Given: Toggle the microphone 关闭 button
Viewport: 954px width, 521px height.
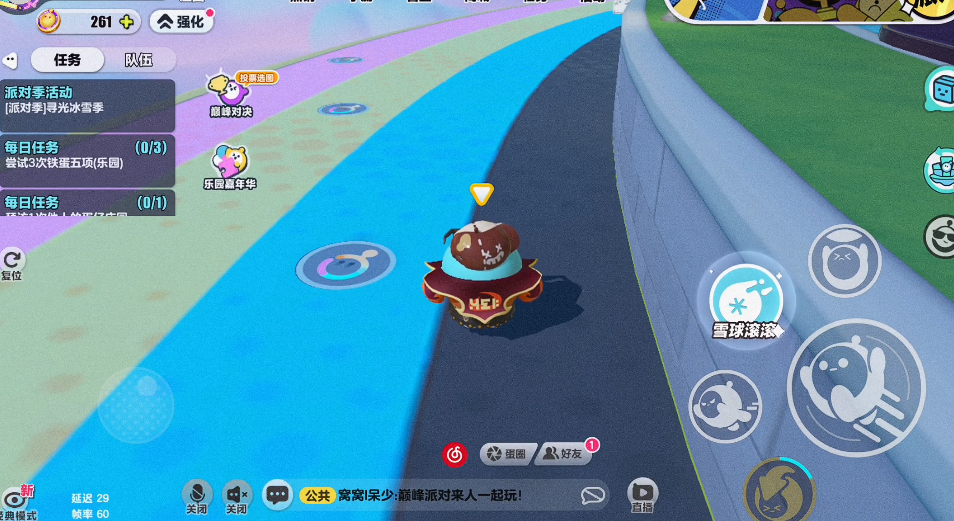Looking at the screenshot, I should coord(197,494).
